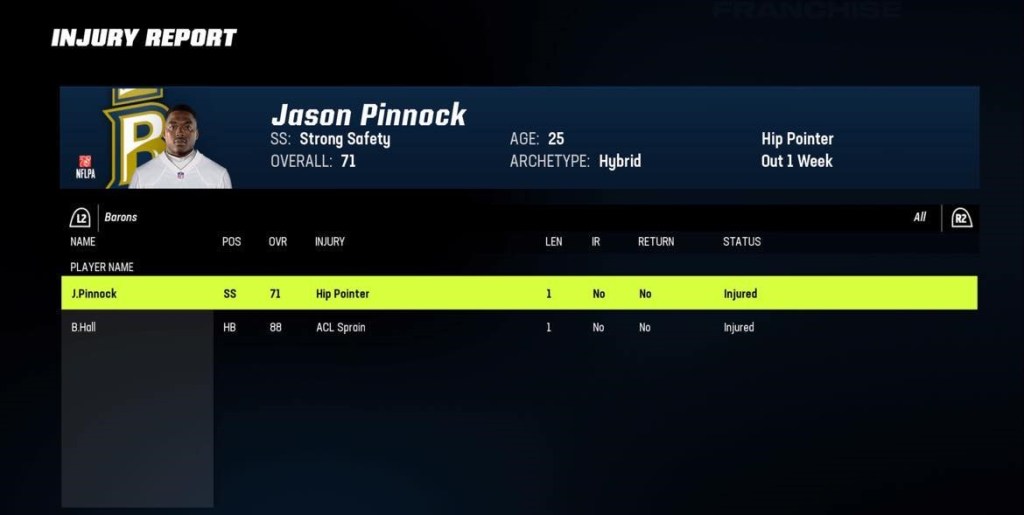Sort list by the LEN column header
Viewport: 1024px width, 515px height.
[x=553, y=242]
